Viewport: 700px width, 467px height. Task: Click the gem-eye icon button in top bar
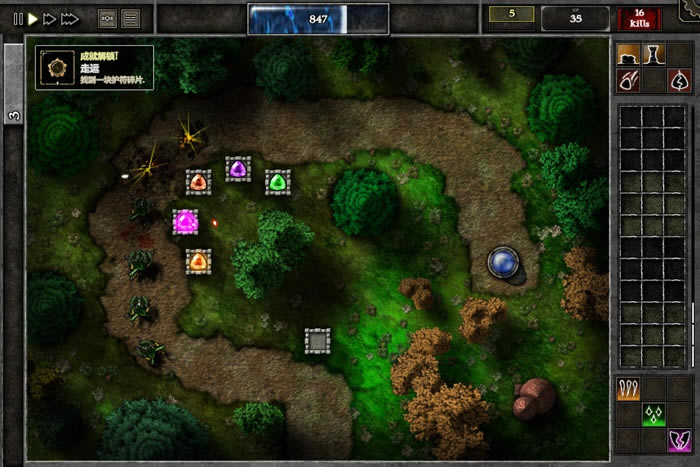tap(108, 18)
